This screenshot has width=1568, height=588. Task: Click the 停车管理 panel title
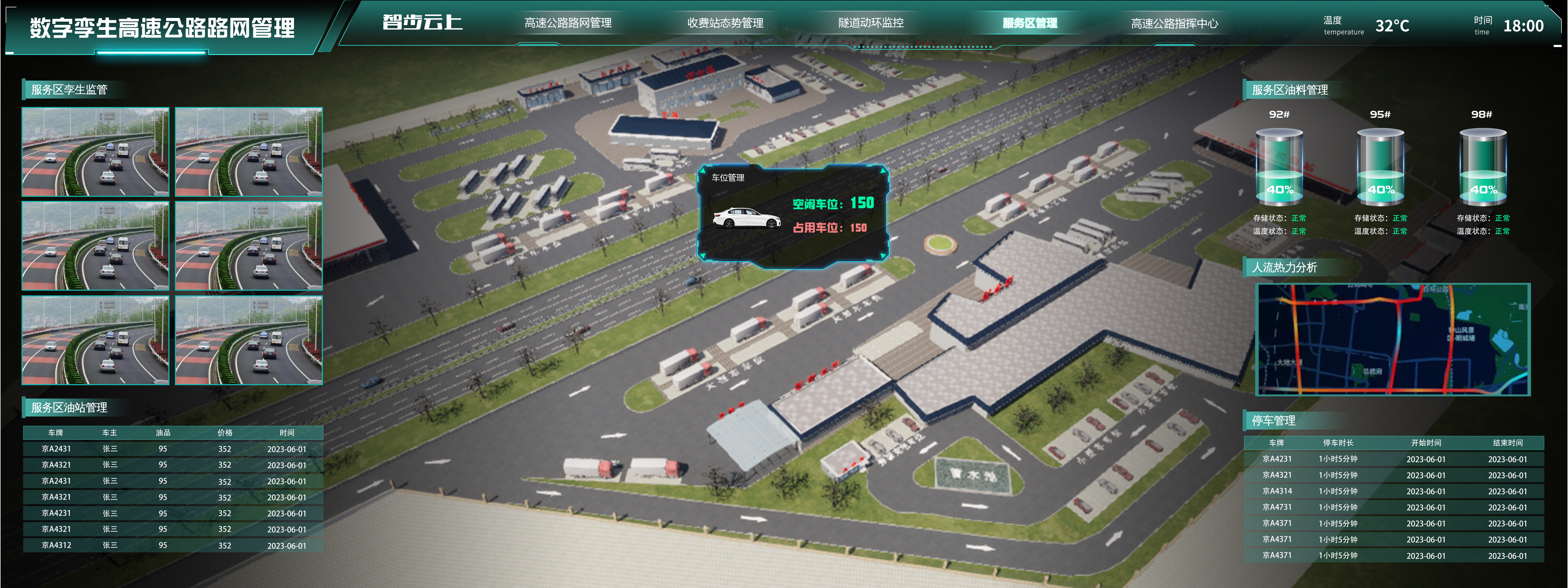1273,420
